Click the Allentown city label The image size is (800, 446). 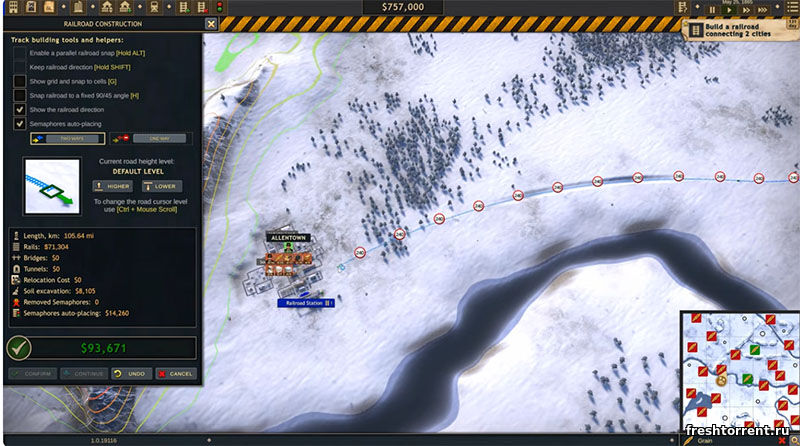(x=286, y=238)
